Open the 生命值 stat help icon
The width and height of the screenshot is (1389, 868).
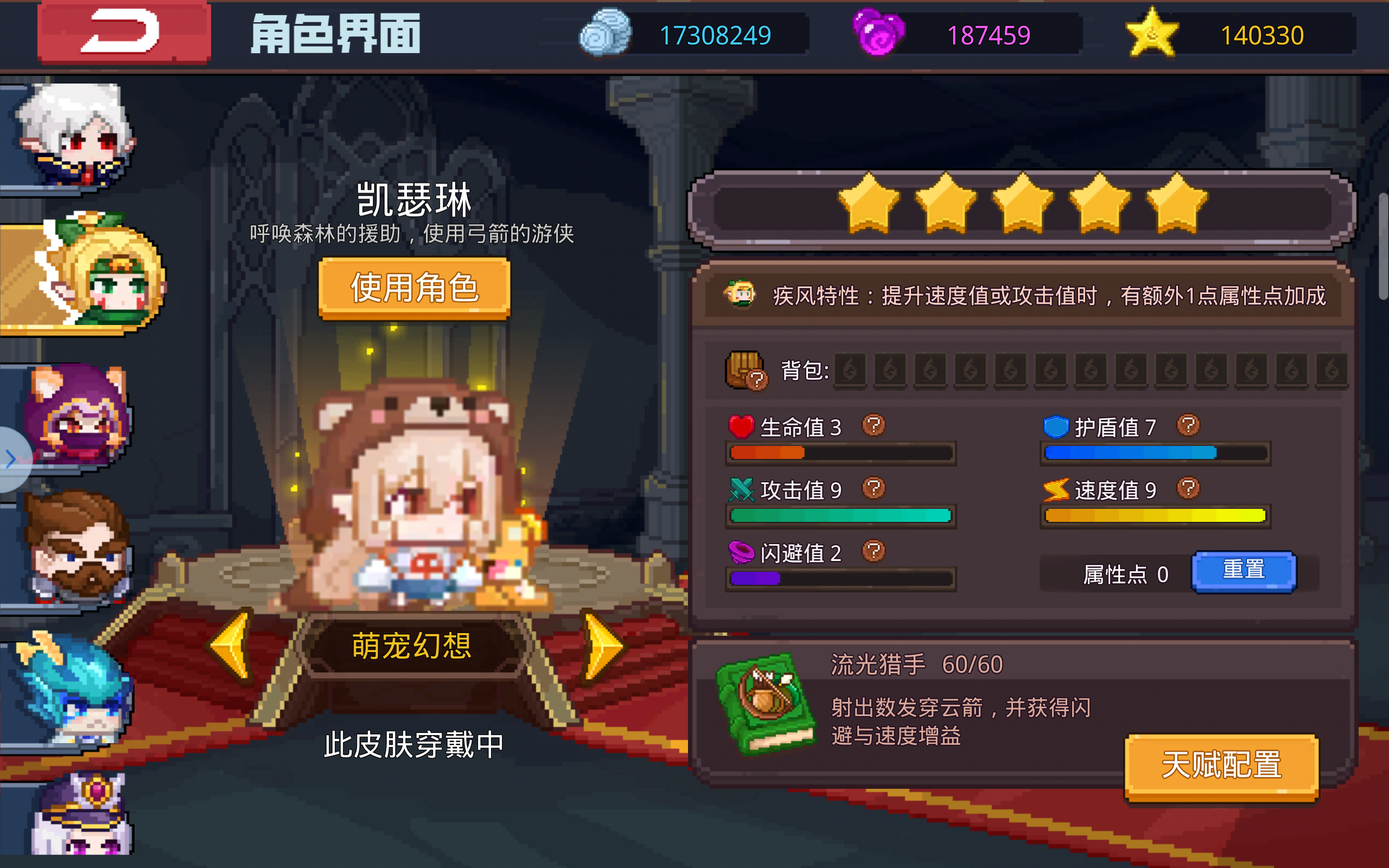(x=875, y=425)
